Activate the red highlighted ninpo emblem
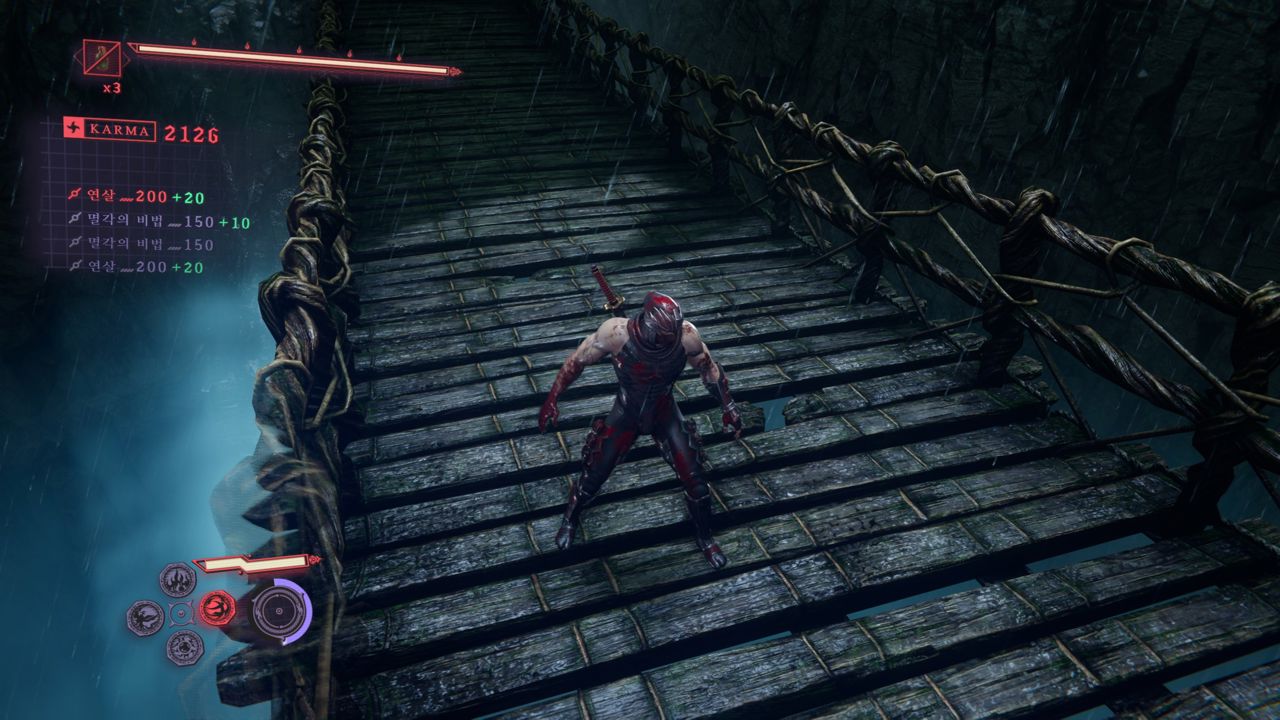 [217, 607]
